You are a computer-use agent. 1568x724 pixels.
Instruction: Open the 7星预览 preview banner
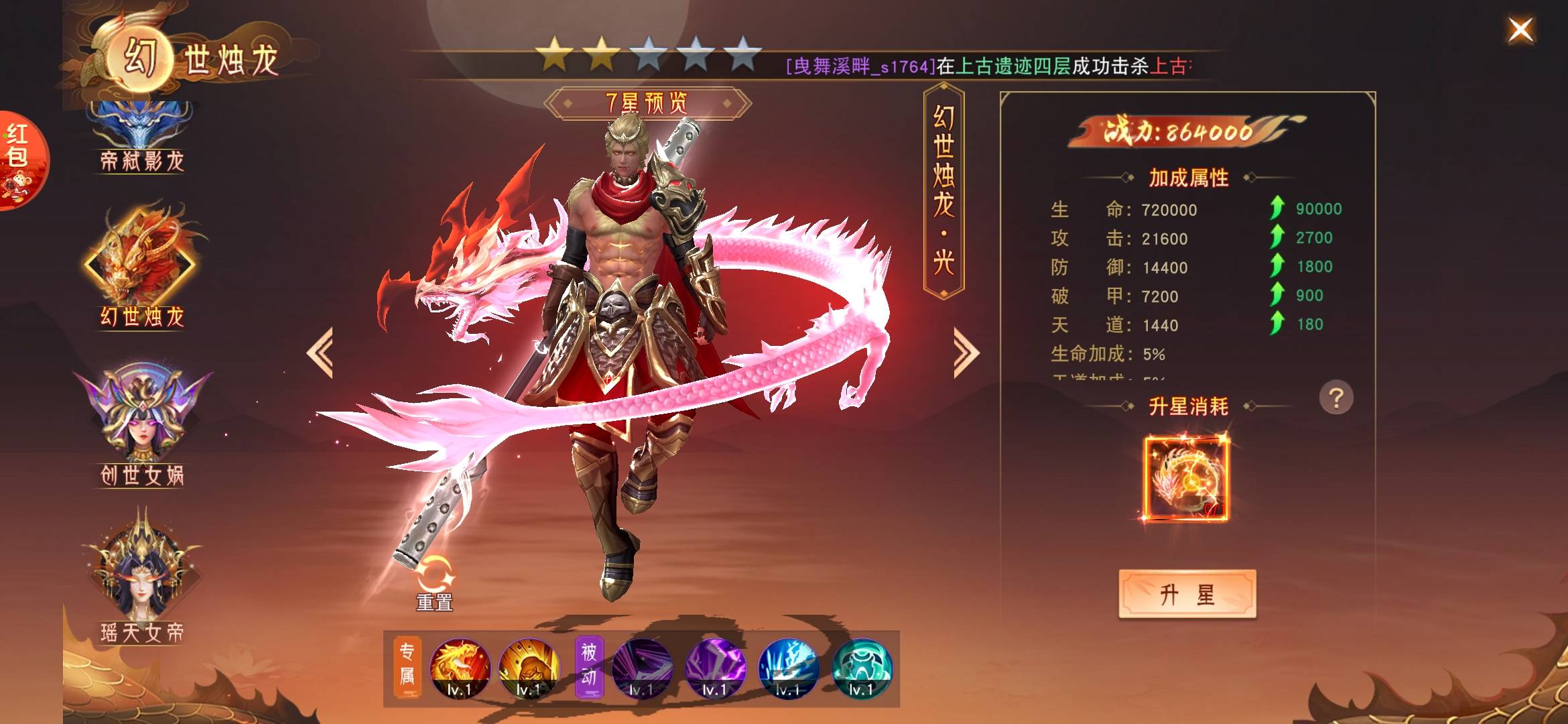(647, 103)
